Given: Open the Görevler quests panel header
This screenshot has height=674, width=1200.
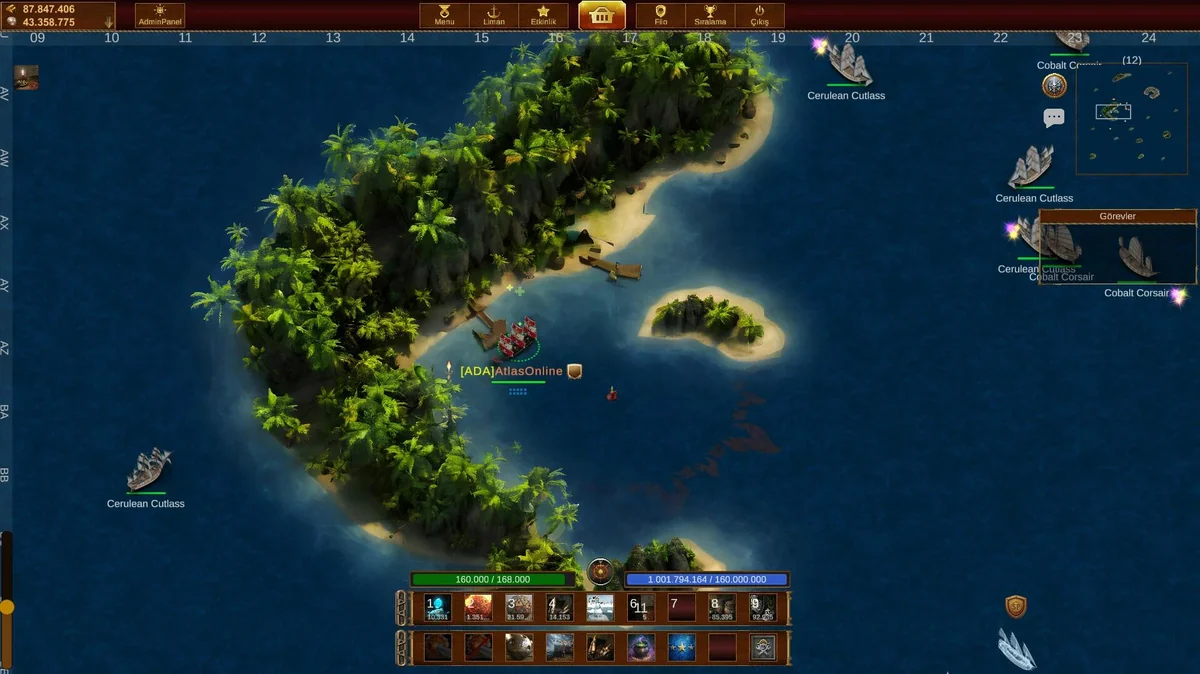Looking at the screenshot, I should [1118, 216].
